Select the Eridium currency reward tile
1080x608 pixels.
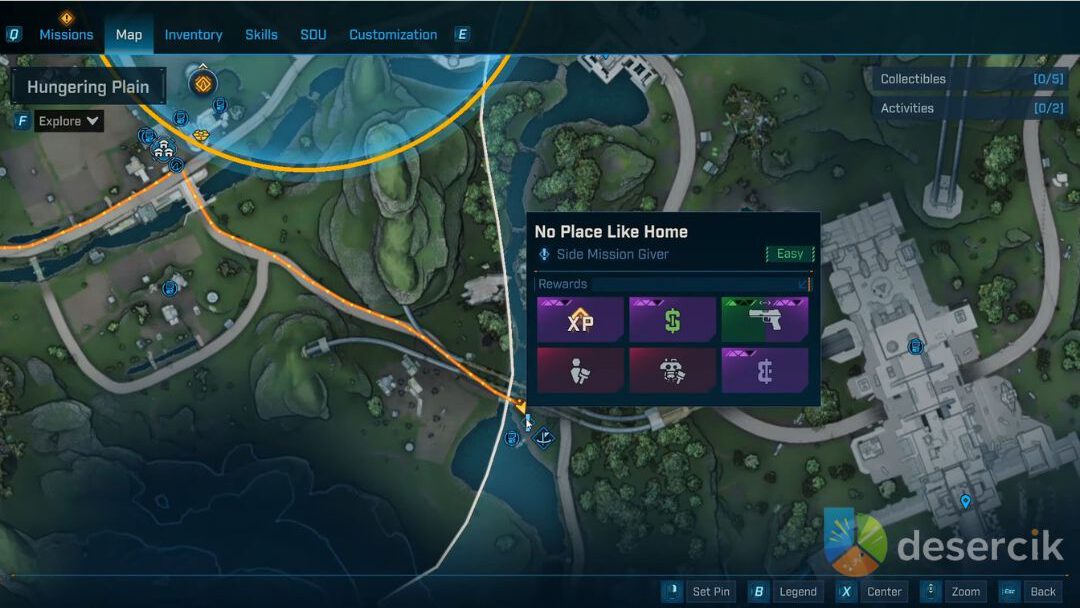click(x=765, y=370)
